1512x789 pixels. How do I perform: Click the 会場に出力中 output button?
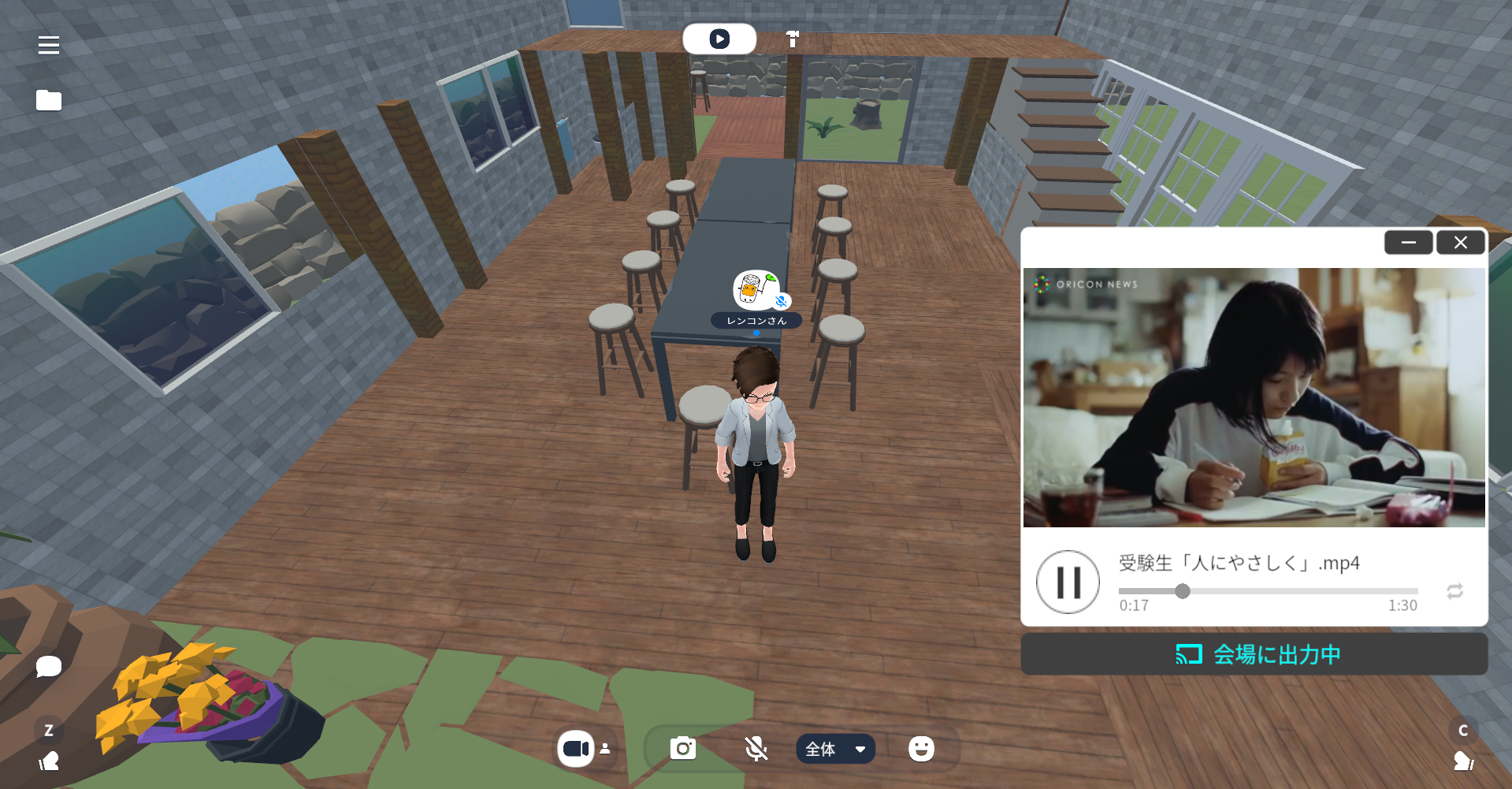pos(1254,654)
